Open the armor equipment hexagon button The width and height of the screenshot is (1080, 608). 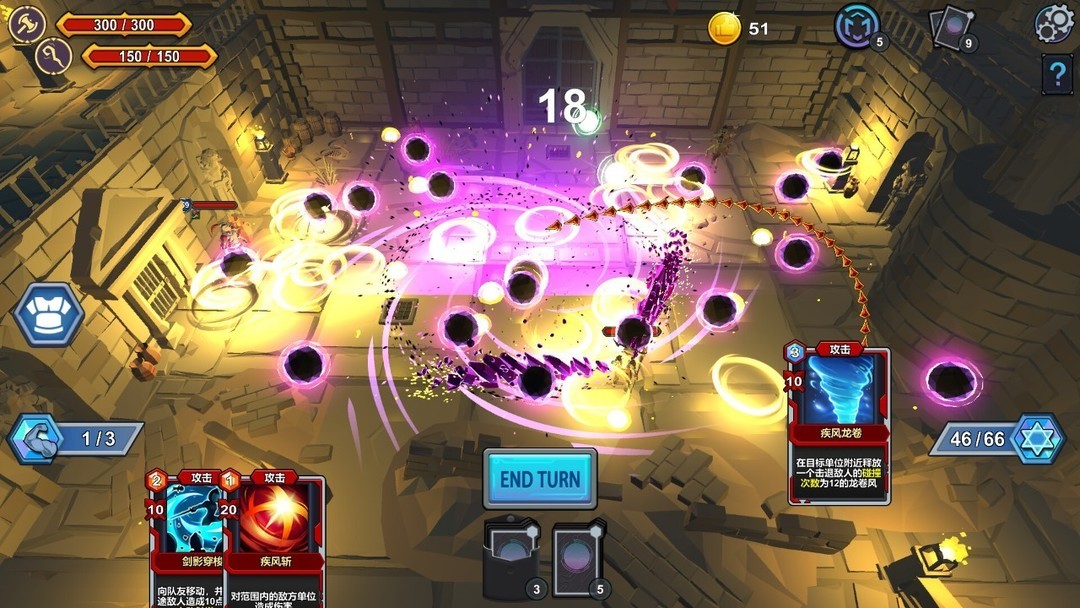click(x=47, y=314)
